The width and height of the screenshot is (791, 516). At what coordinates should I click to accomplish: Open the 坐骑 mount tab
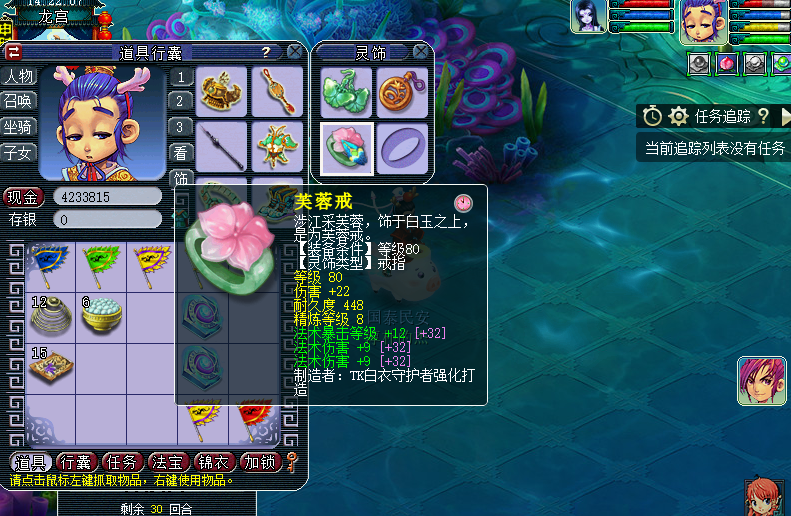click(x=19, y=127)
